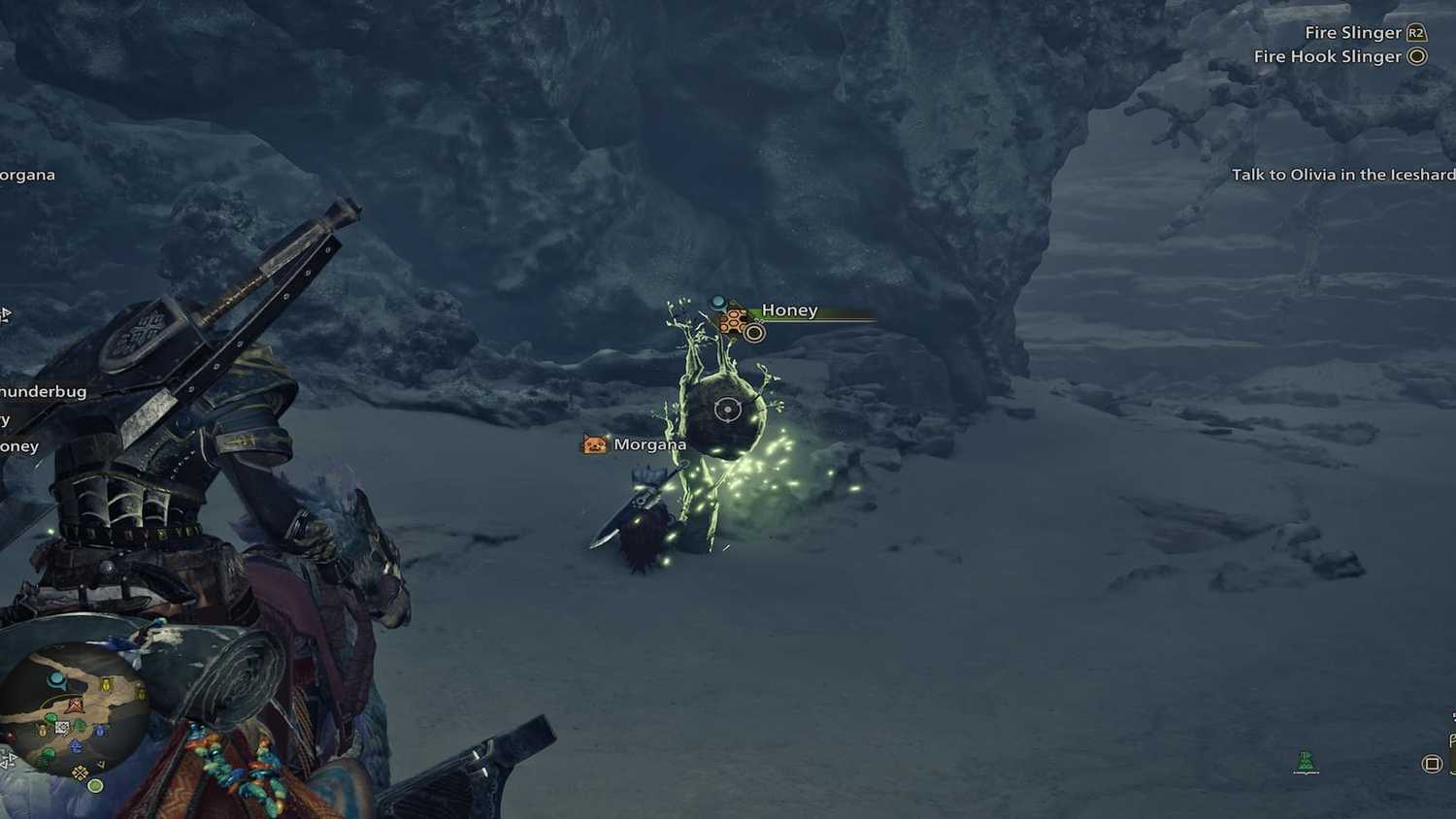The width and height of the screenshot is (1456, 819).
Task: Click the yellow ore cluster icon on the minimap
Action: pos(79,770)
